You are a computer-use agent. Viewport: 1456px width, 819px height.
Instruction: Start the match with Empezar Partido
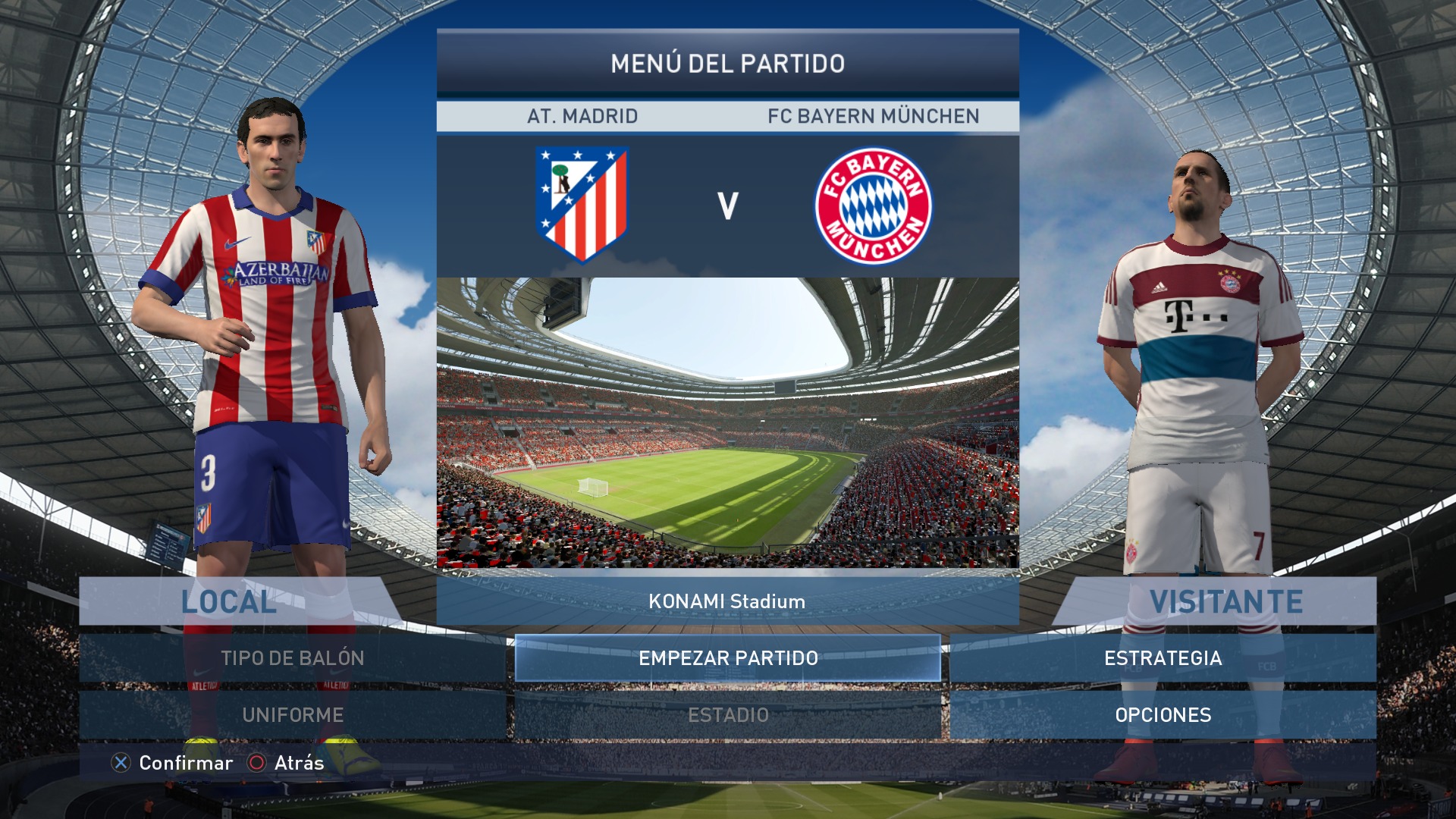728,658
